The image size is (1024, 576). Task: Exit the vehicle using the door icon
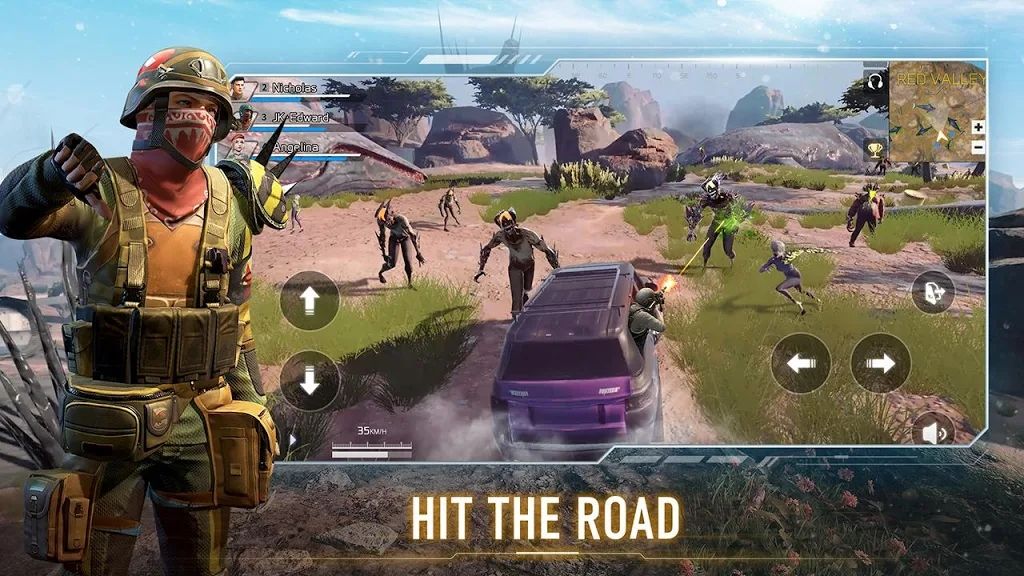(x=932, y=292)
